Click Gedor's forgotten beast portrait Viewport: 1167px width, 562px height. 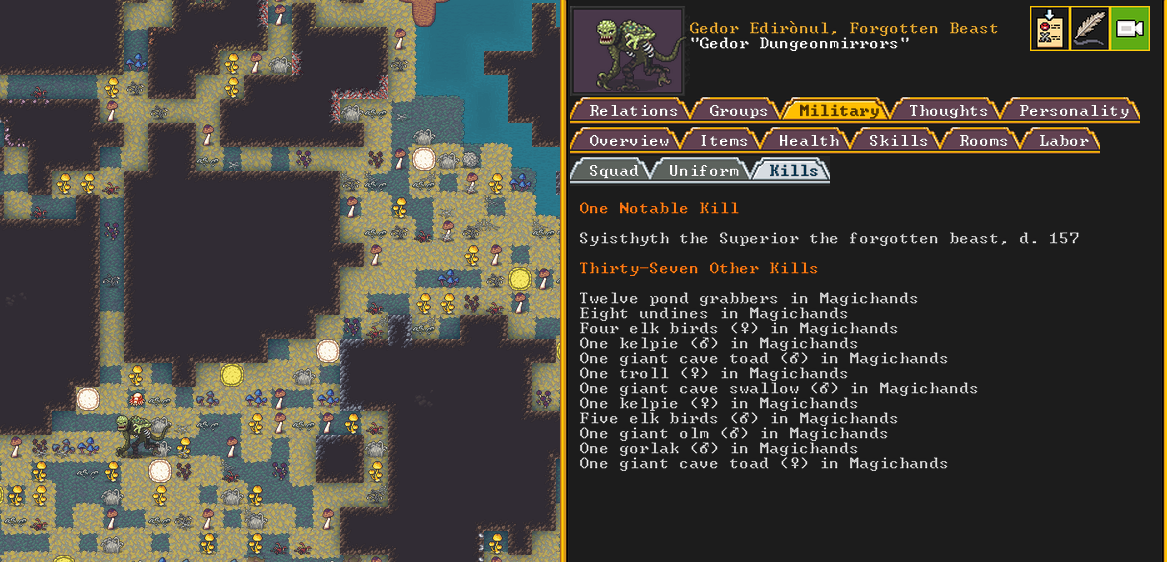[628, 52]
